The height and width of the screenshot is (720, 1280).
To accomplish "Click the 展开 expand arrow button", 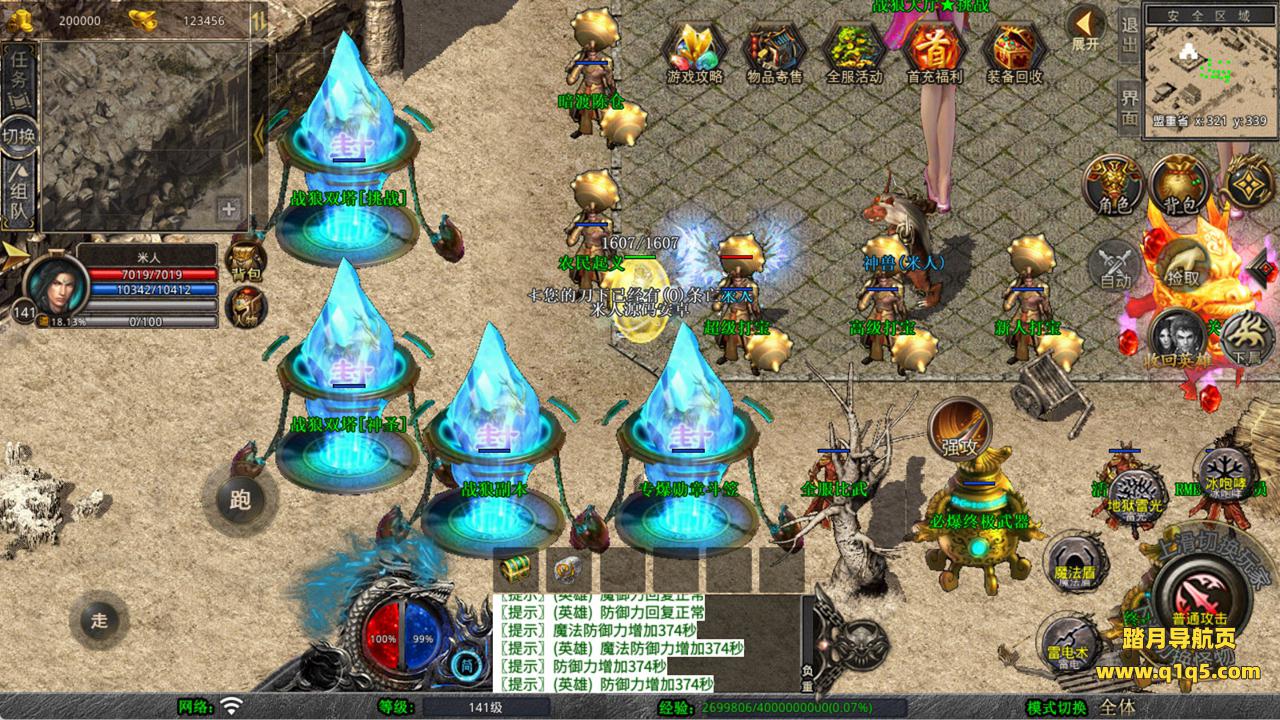I will pyautogui.click(x=1085, y=27).
